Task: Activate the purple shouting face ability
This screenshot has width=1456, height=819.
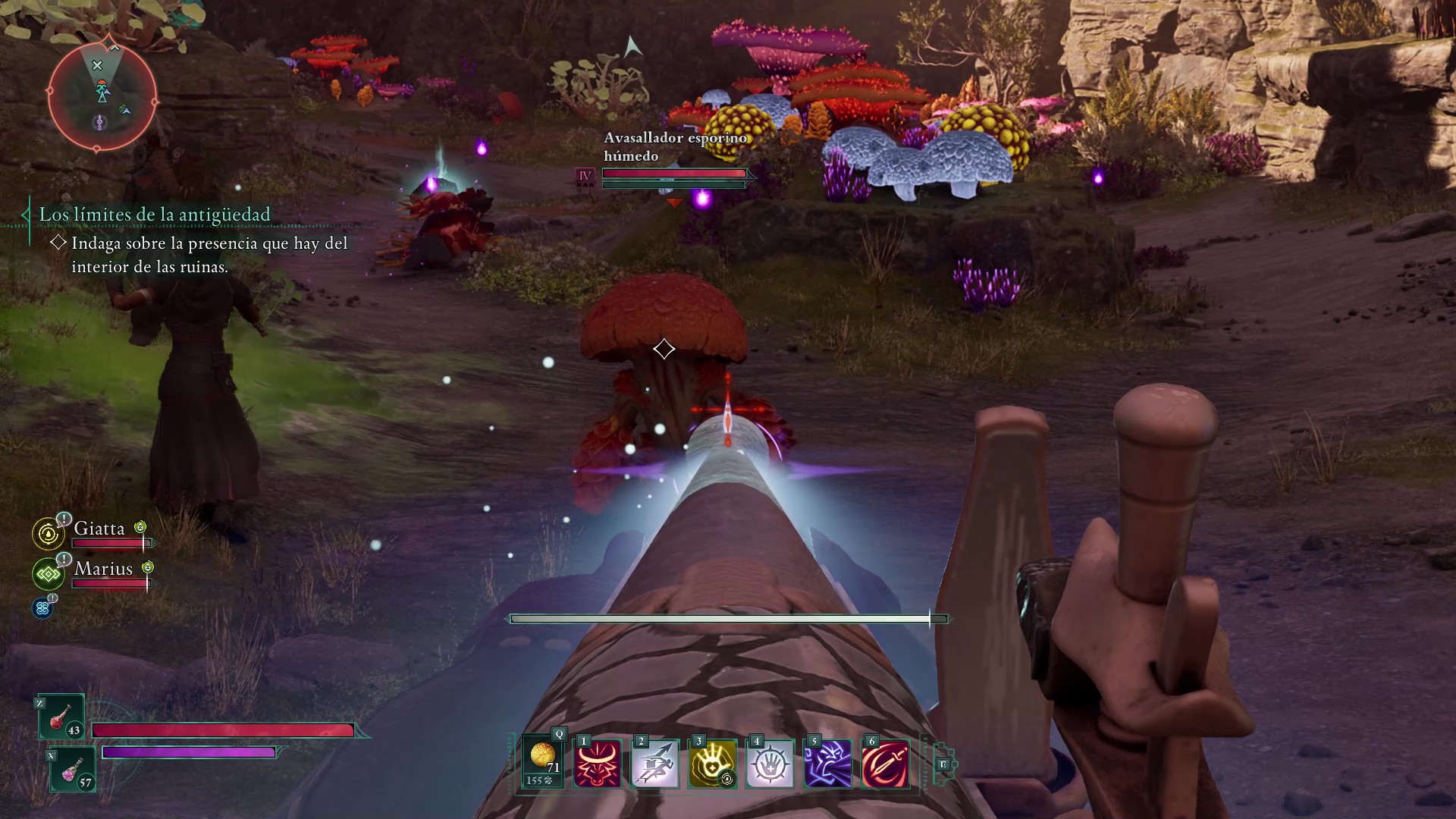Action: (x=827, y=764)
